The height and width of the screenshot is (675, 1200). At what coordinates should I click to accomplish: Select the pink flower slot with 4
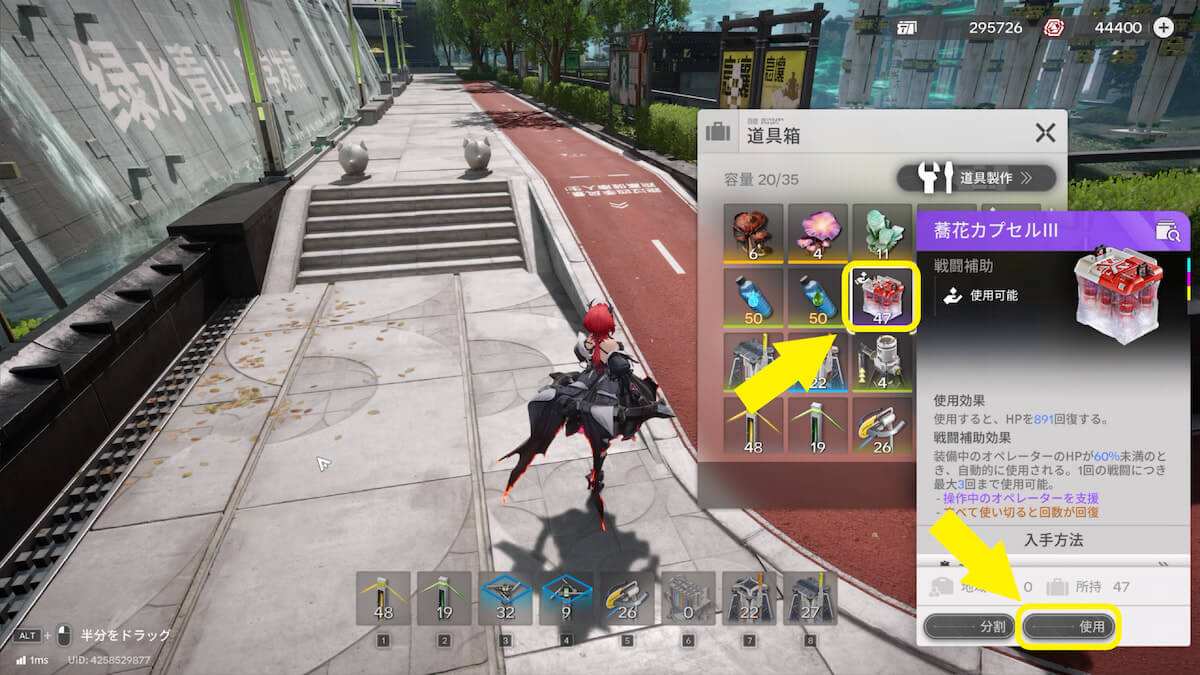pos(817,234)
